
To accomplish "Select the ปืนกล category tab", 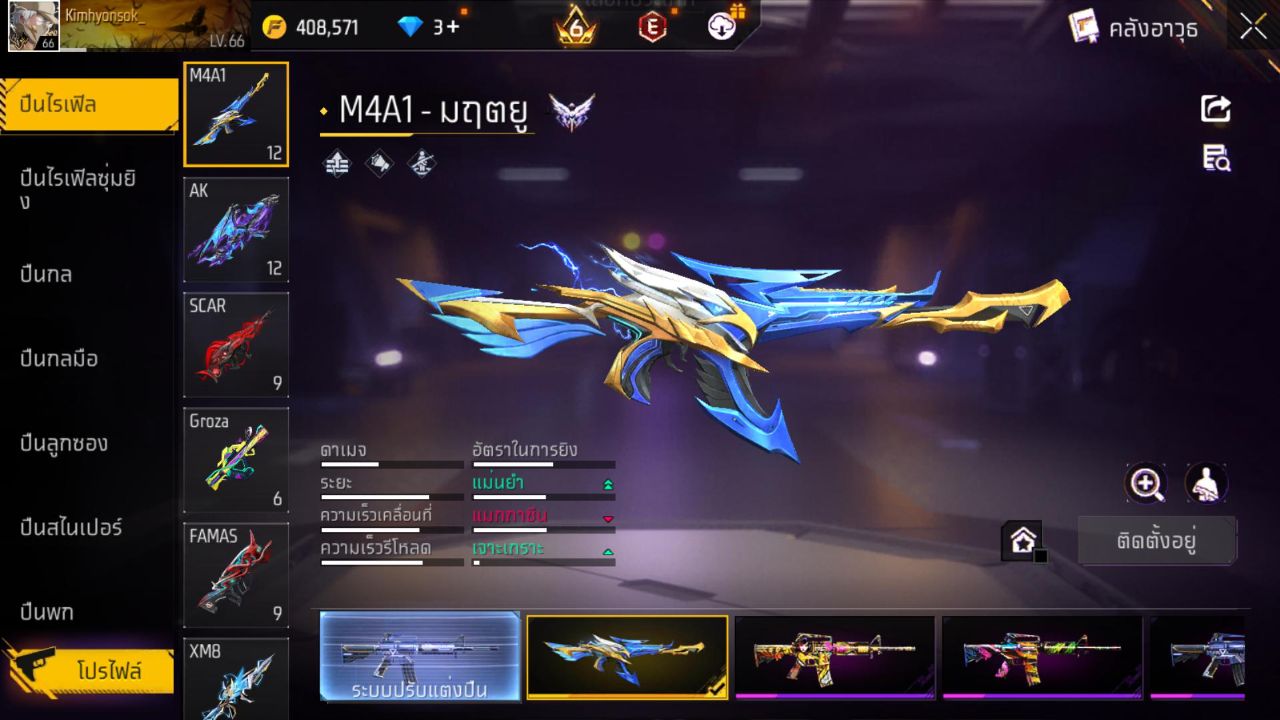I will coord(88,274).
